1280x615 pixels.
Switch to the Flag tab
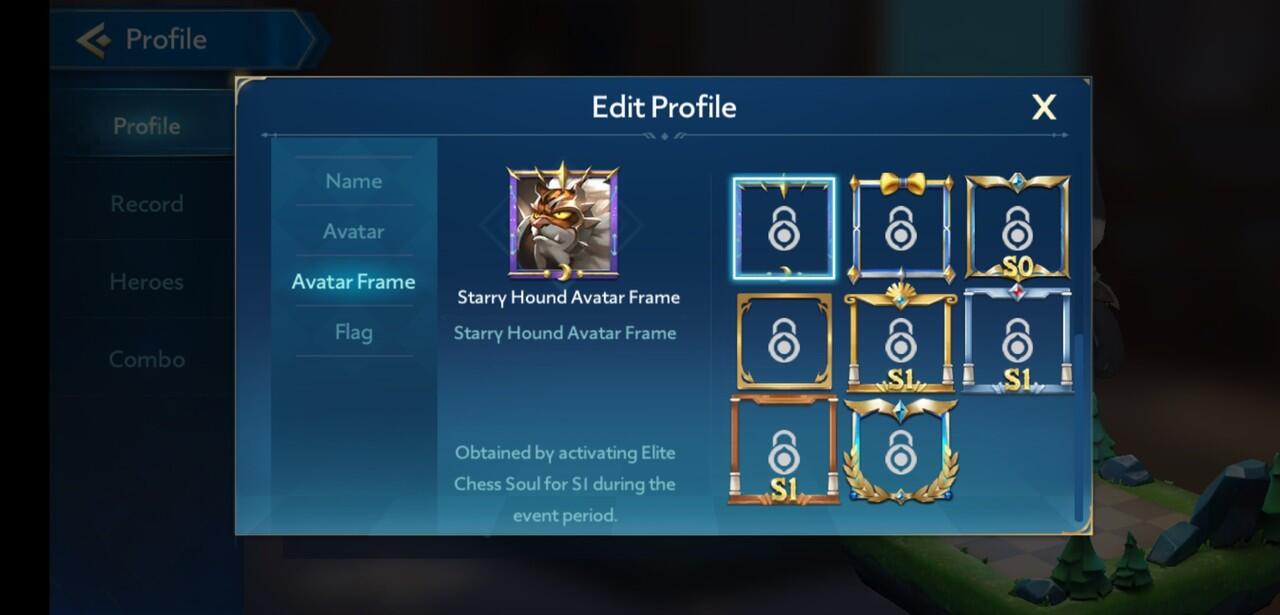coord(353,332)
